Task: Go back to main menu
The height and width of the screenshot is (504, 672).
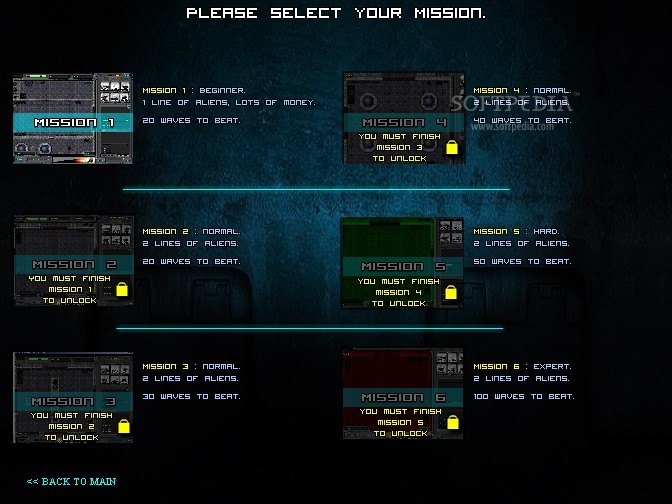Action: click(71, 481)
